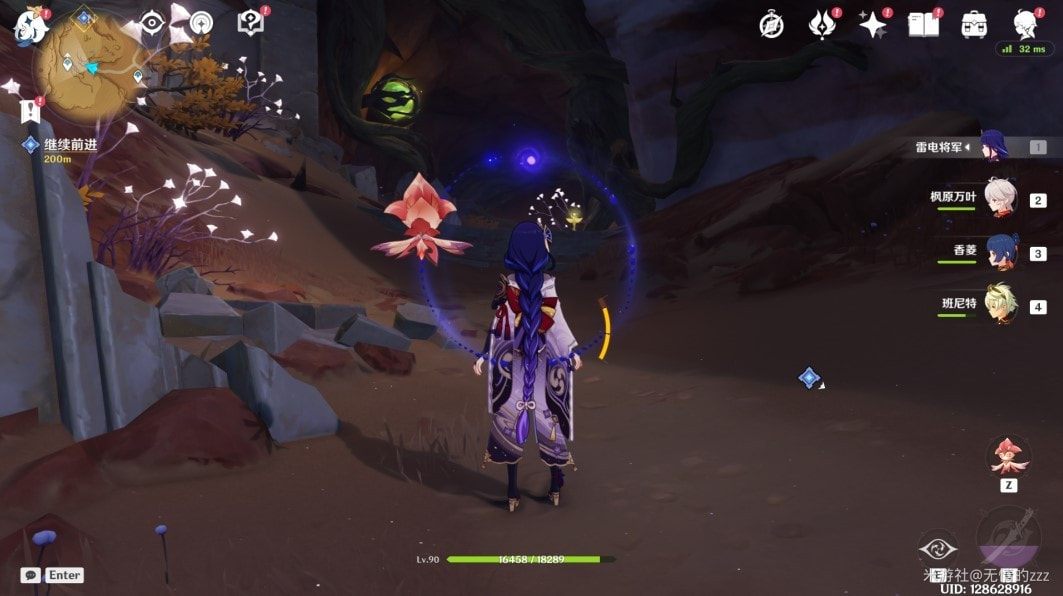Switch to party member 班尼特
The height and width of the screenshot is (596, 1063).
click(1000, 304)
